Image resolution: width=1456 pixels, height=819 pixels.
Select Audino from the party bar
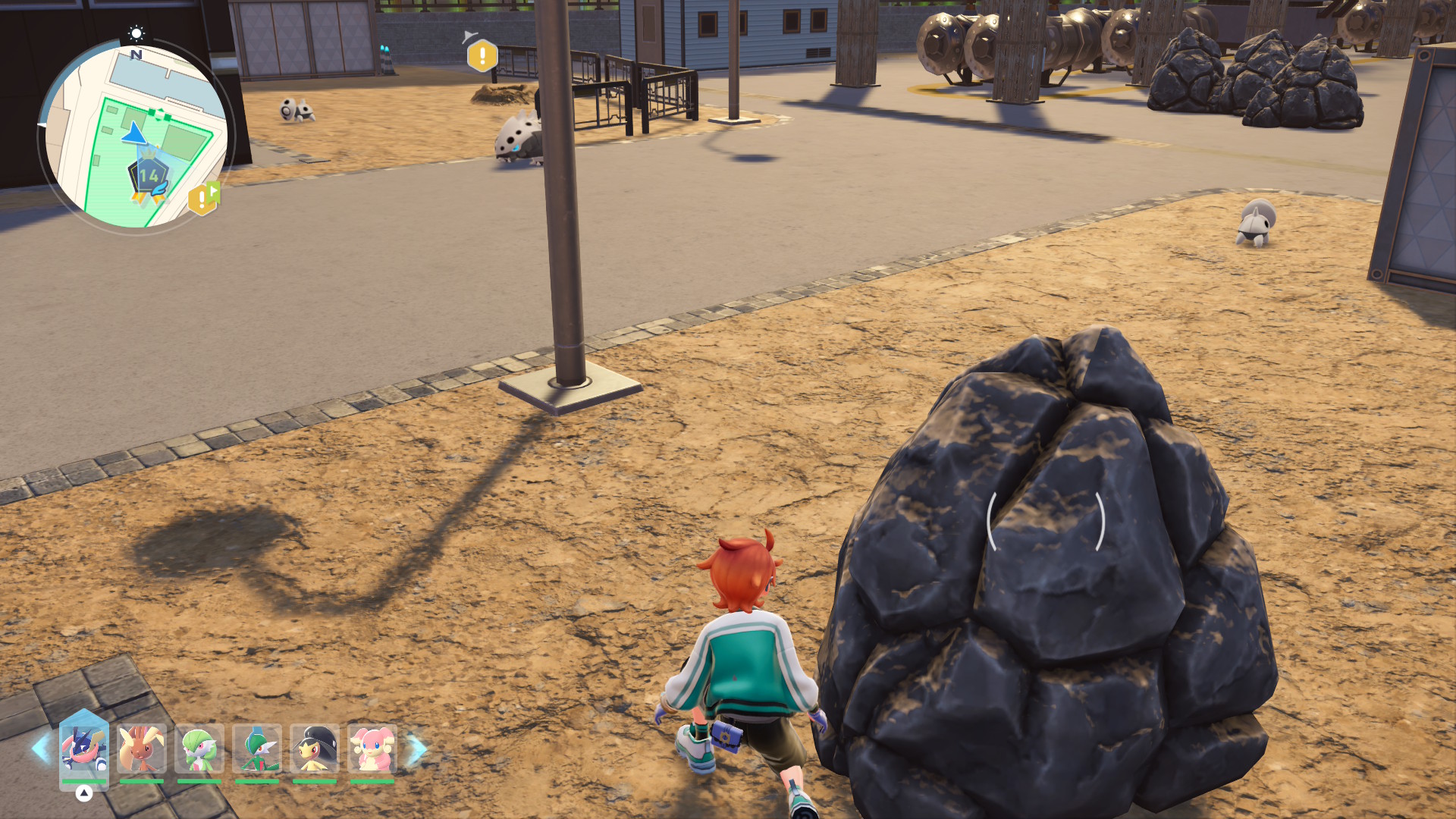pos(372,748)
